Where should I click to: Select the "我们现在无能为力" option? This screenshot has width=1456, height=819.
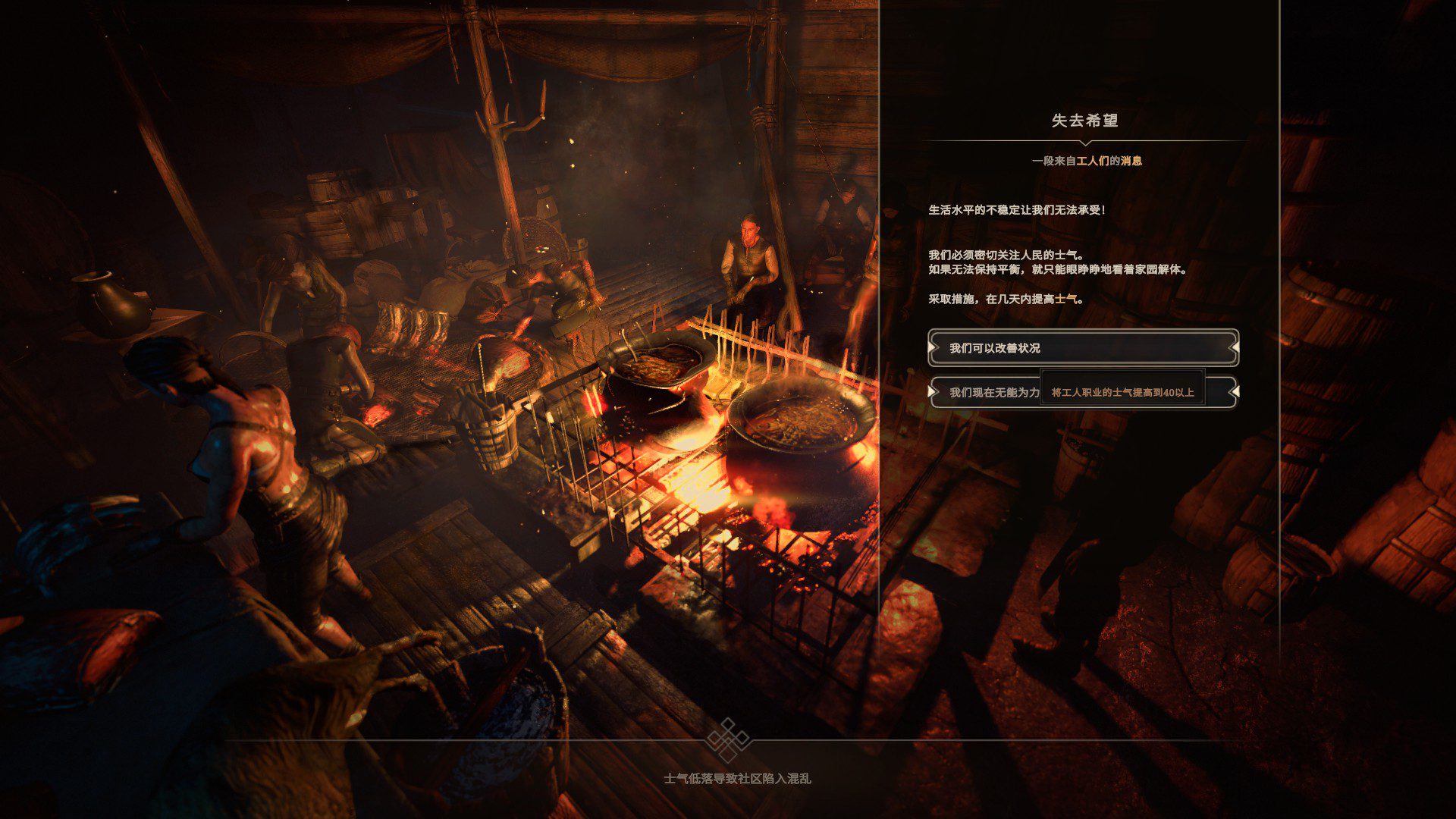coord(993,393)
